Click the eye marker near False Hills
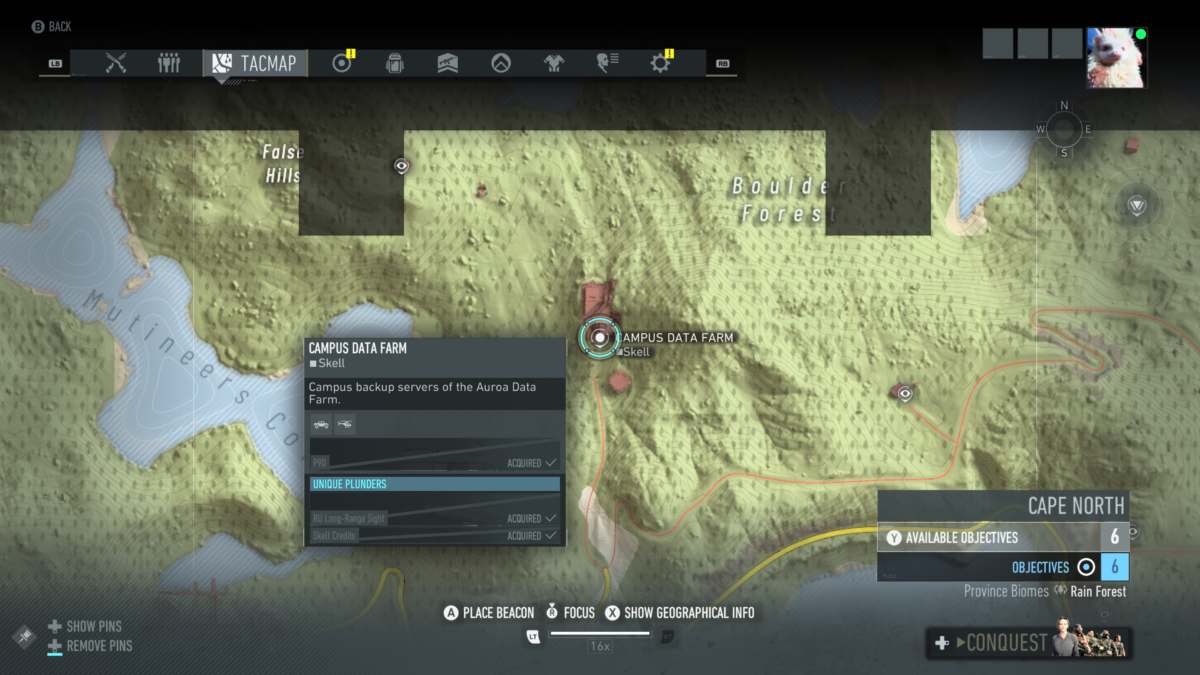Screen dimensions: 1200x675 click(x=402, y=166)
